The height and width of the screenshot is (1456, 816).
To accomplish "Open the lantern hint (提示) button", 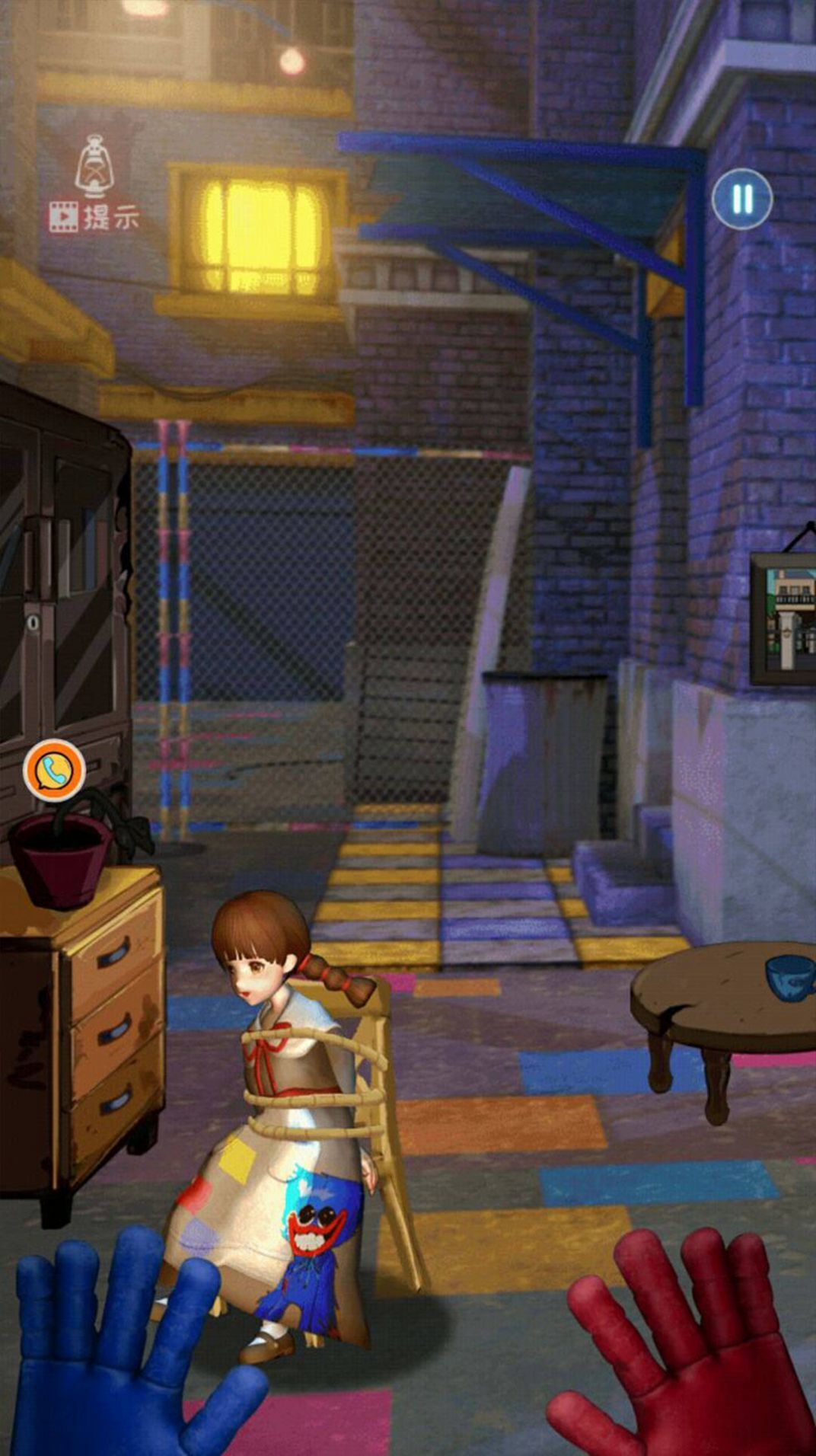I will click(94, 185).
